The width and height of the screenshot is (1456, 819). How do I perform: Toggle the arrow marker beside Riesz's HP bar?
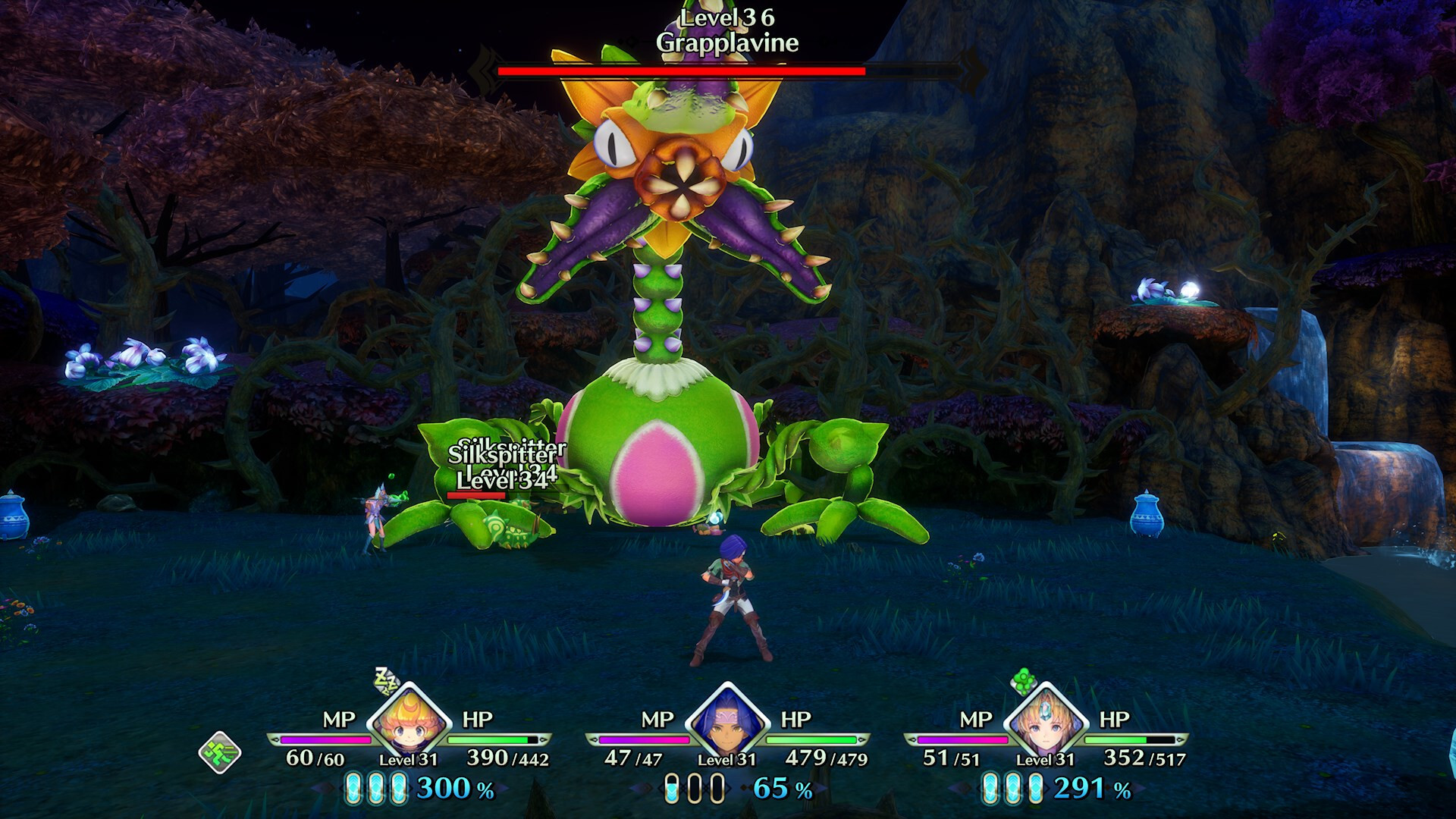(x=1181, y=739)
